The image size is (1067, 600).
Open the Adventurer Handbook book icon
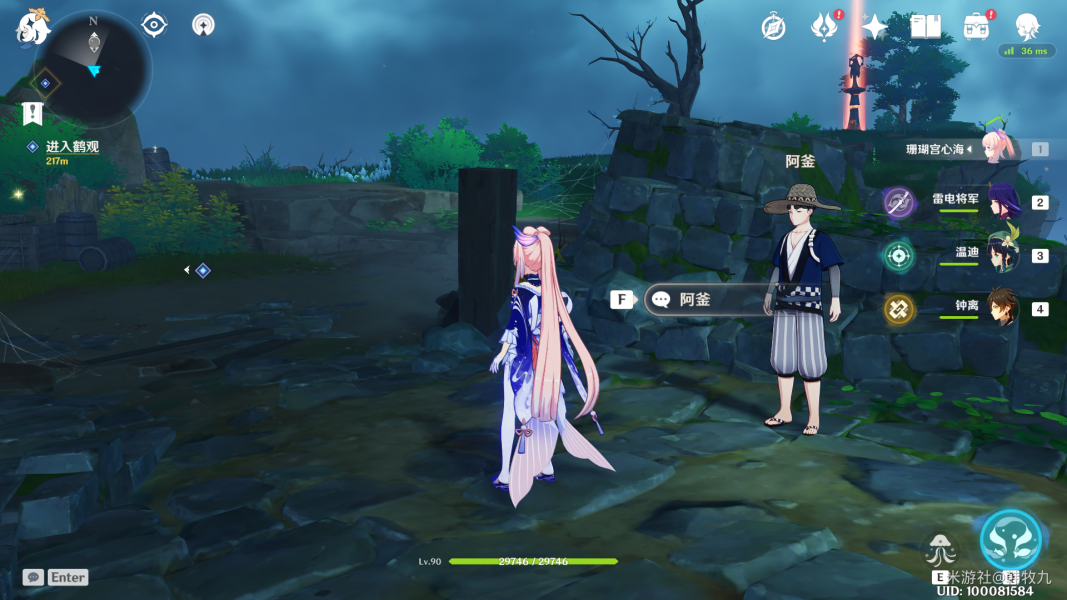[x=926, y=27]
